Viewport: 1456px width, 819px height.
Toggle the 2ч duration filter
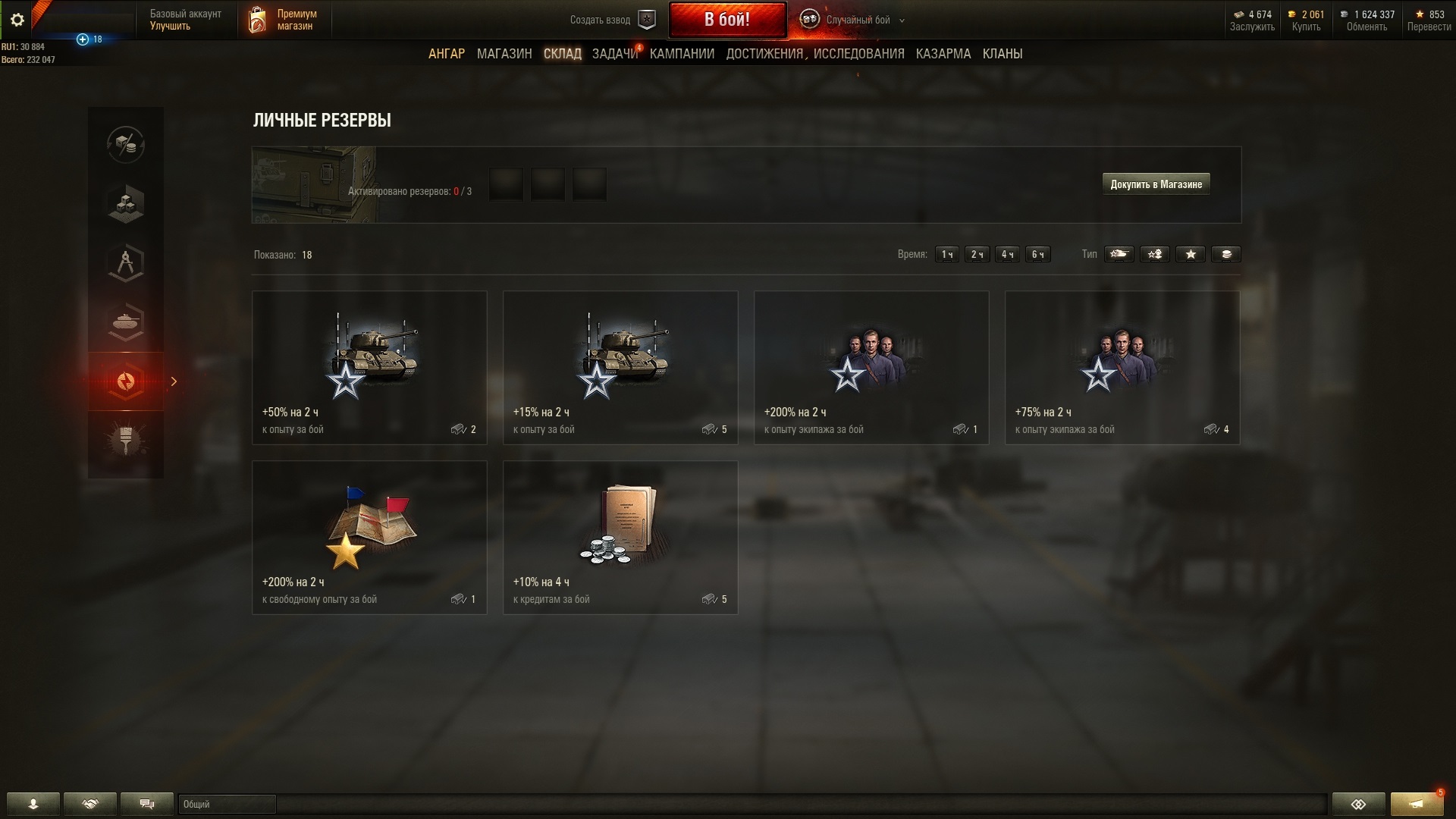(977, 254)
